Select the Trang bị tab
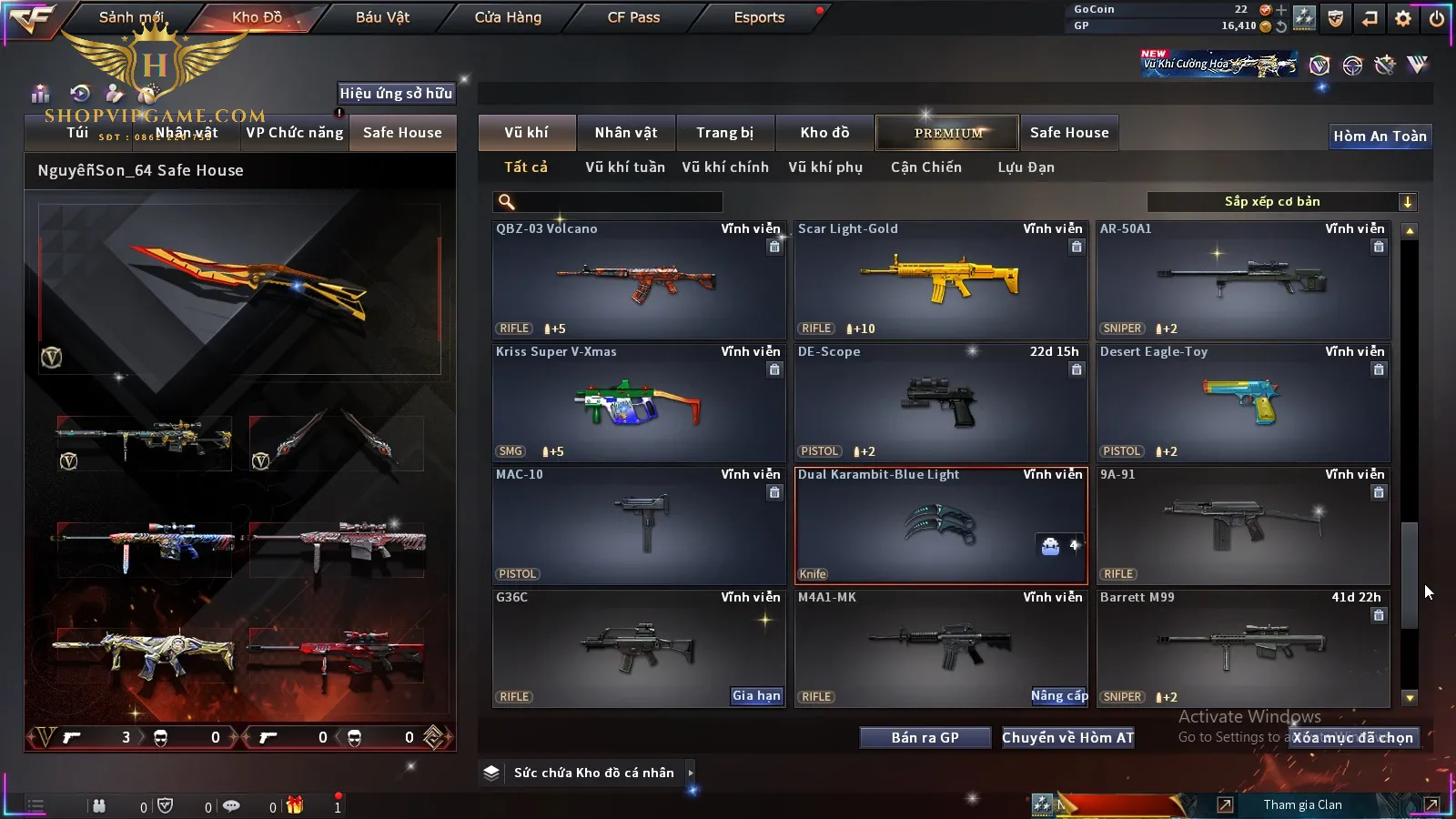The width and height of the screenshot is (1456, 819). 725,133
